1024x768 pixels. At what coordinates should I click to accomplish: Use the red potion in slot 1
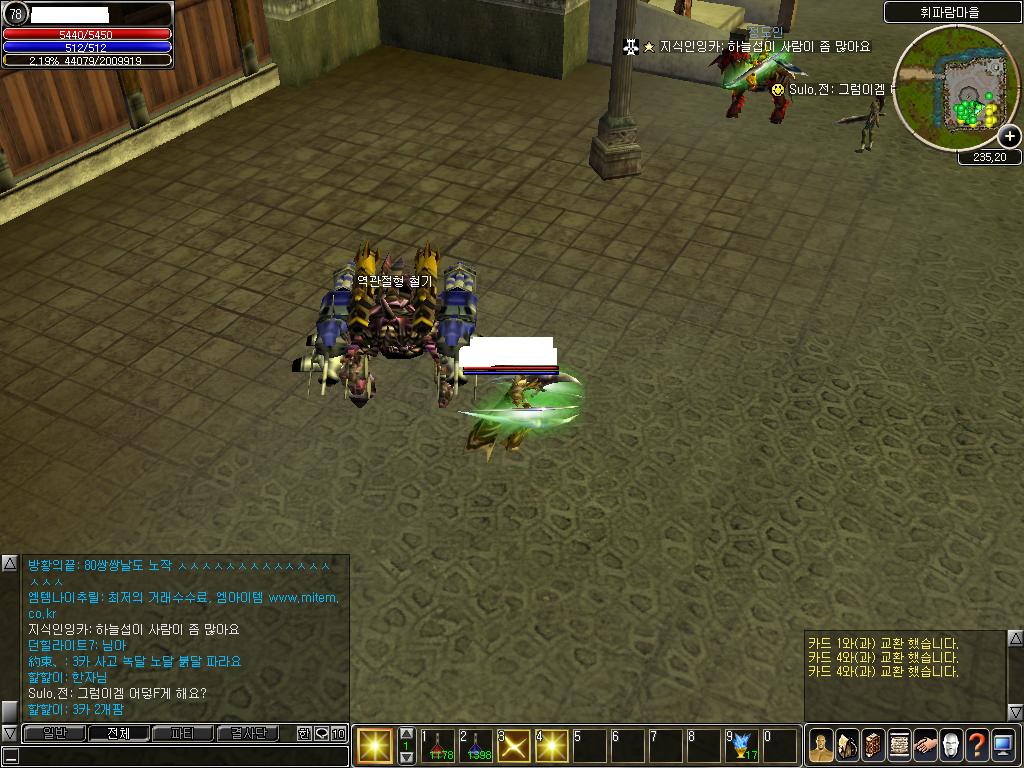click(x=438, y=746)
